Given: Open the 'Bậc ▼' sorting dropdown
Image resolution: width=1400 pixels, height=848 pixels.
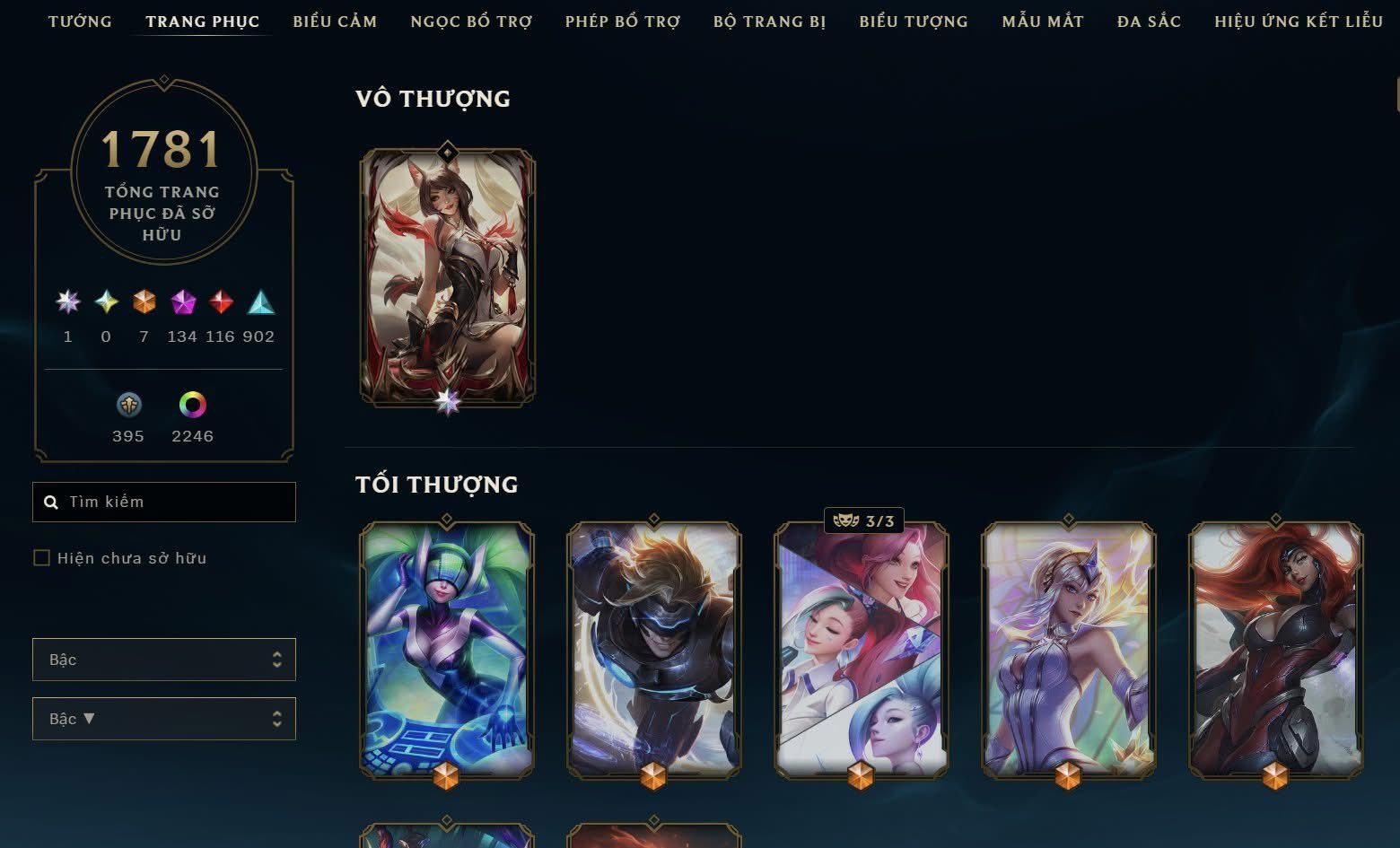Looking at the screenshot, I should (164, 719).
